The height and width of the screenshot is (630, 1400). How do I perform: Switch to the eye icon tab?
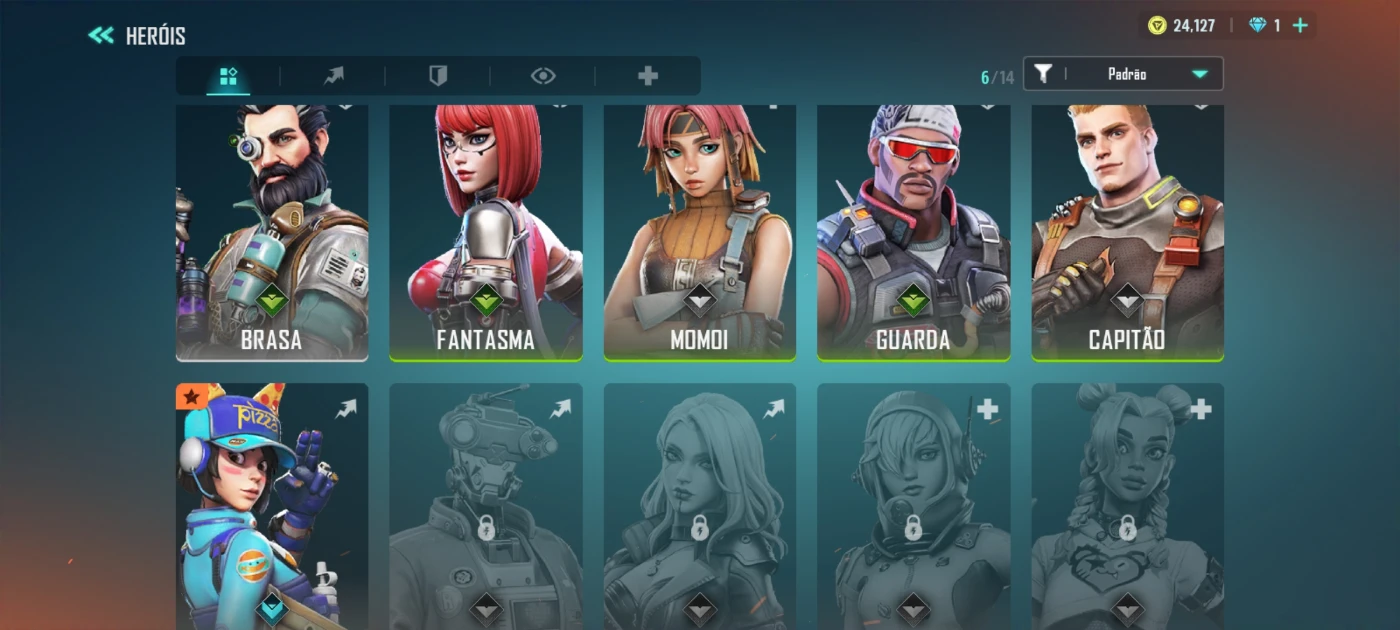click(x=543, y=76)
